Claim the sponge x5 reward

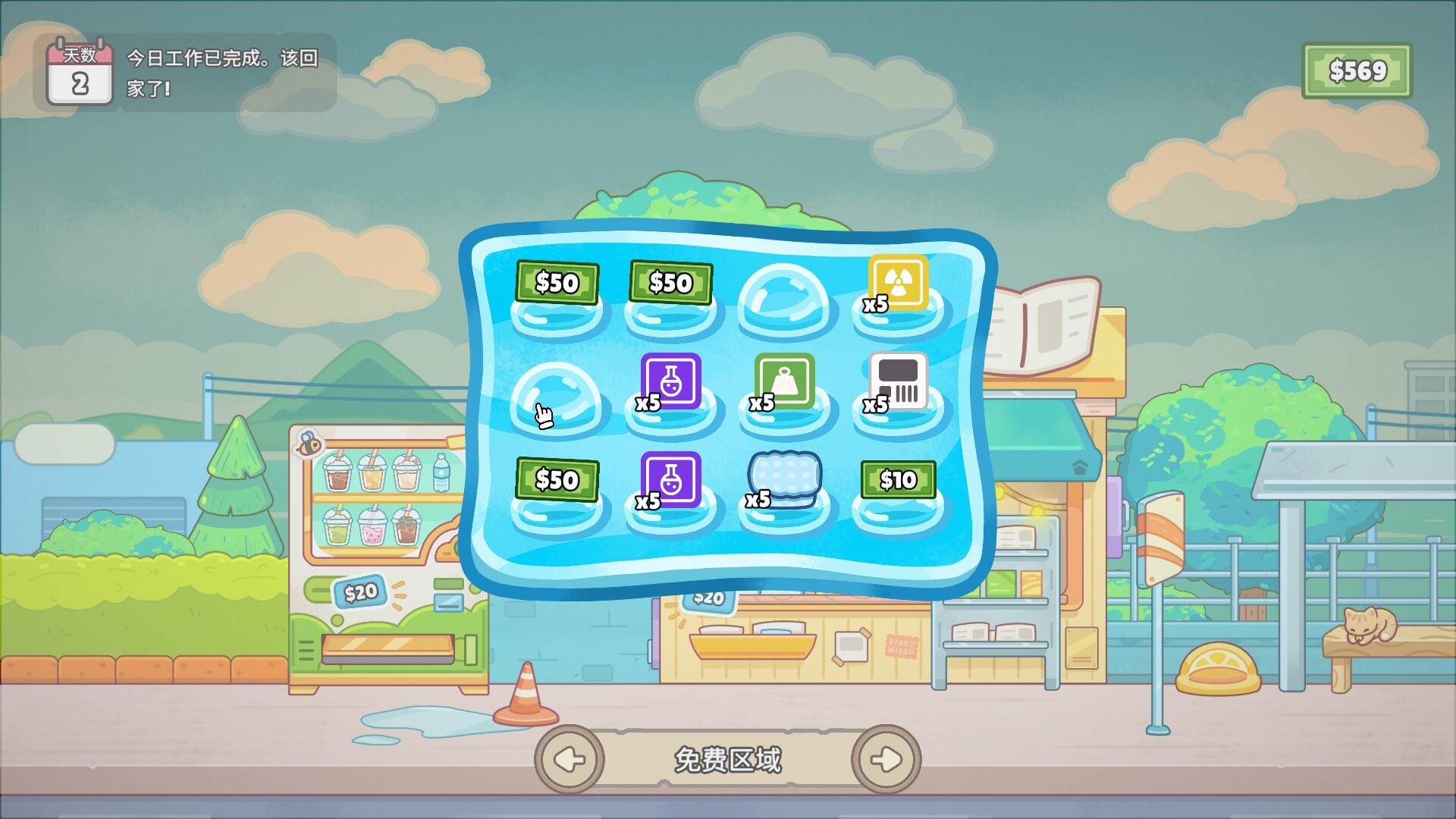coord(784,478)
